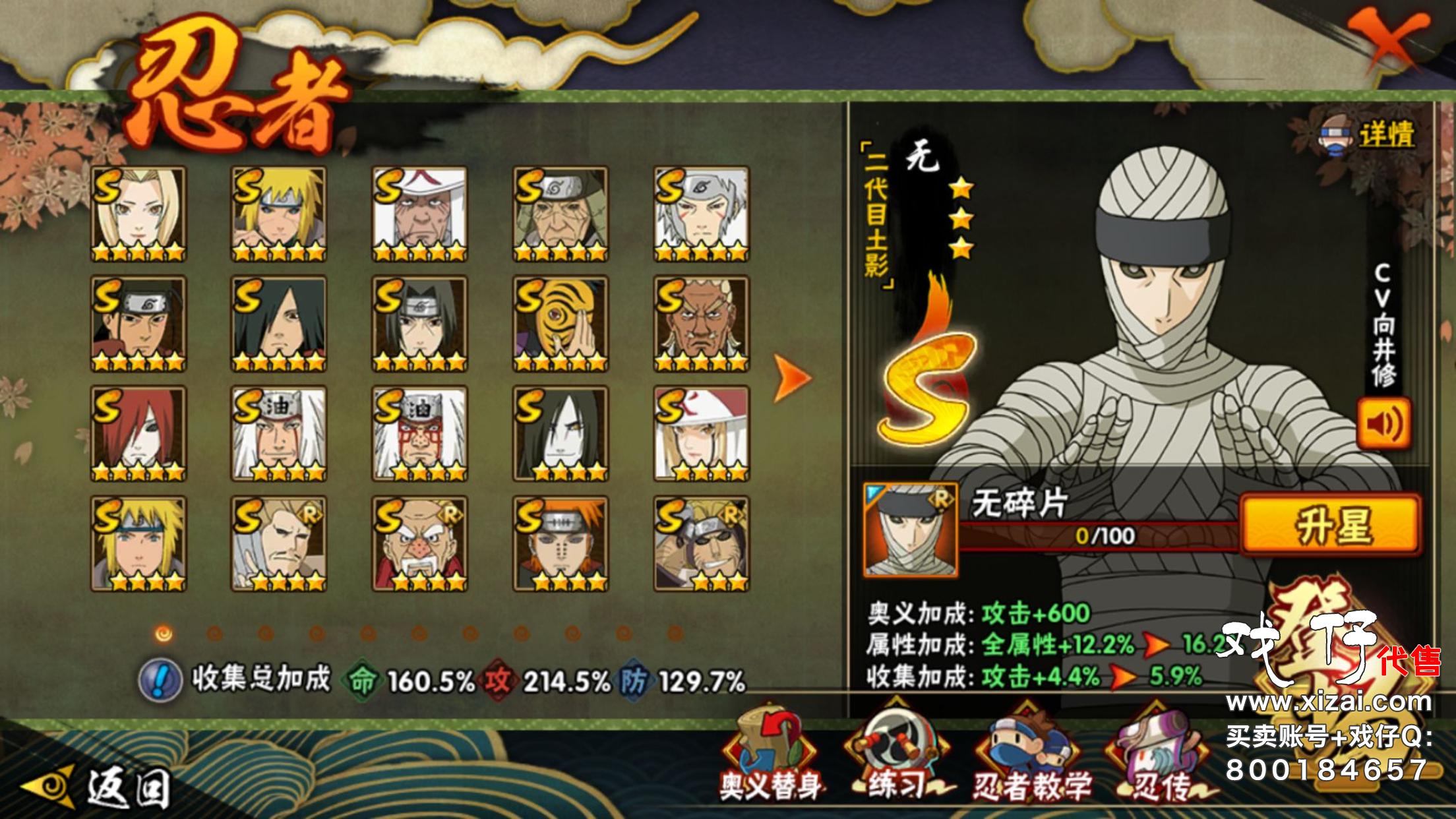
Task: Play the character voice speaker button
Action: (1383, 423)
